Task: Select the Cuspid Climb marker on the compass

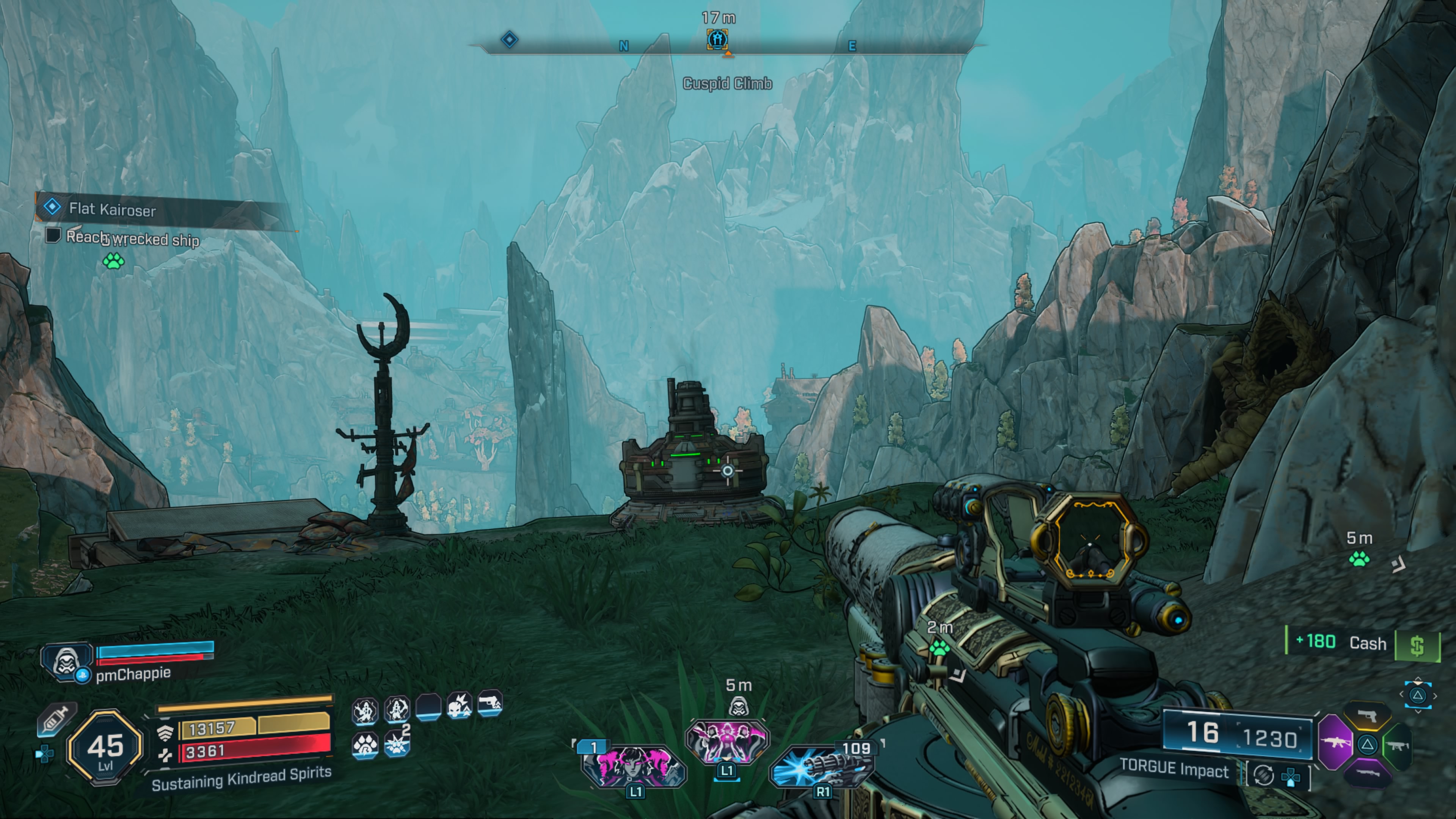Action: 717,40
